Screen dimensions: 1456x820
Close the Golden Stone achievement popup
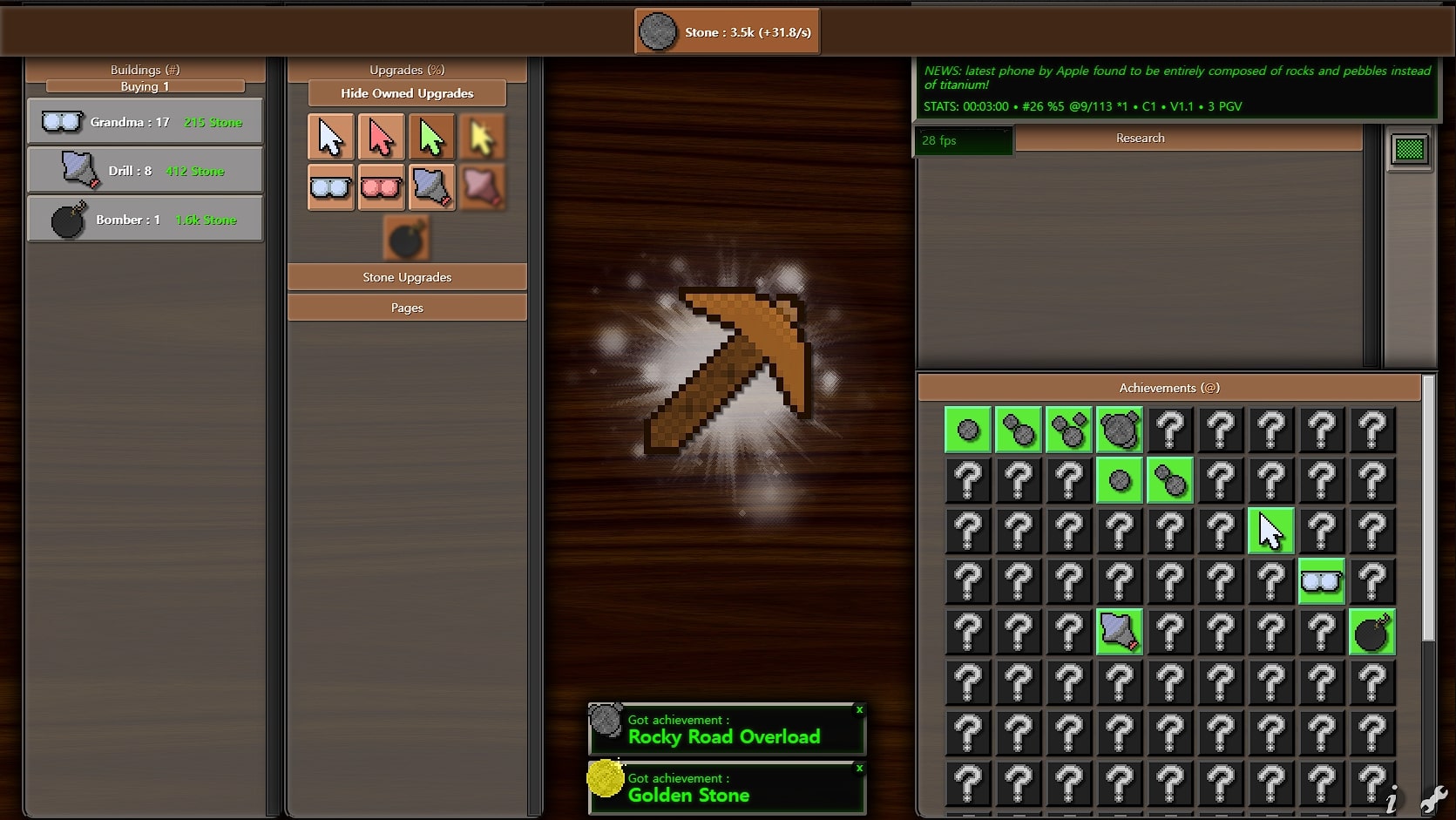coord(859,769)
